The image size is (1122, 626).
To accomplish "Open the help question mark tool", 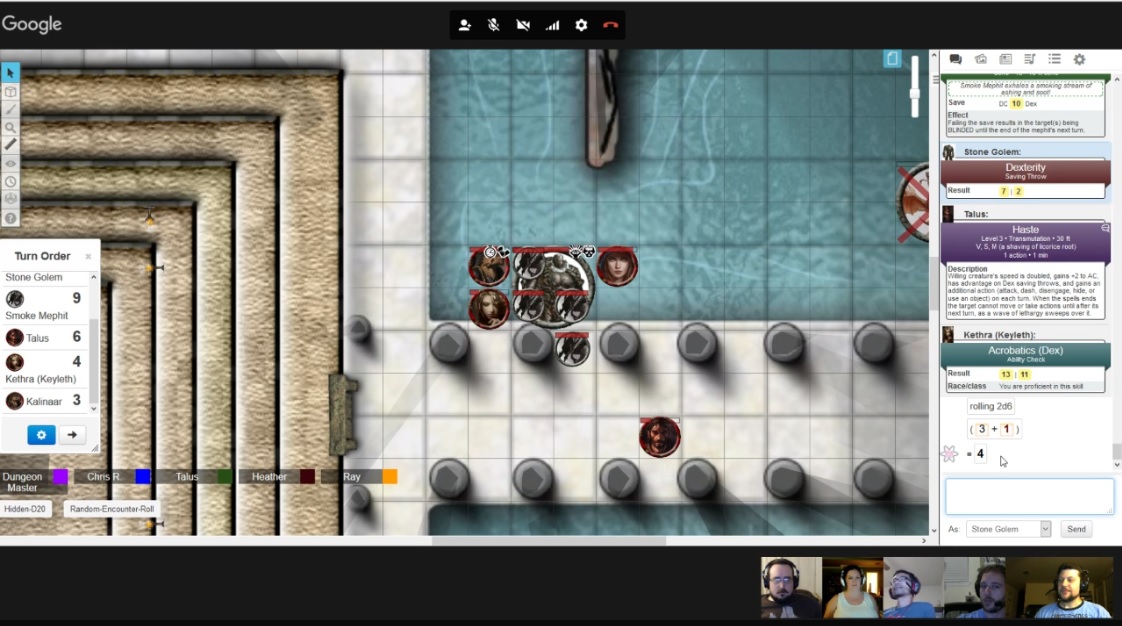I will [x=10, y=217].
